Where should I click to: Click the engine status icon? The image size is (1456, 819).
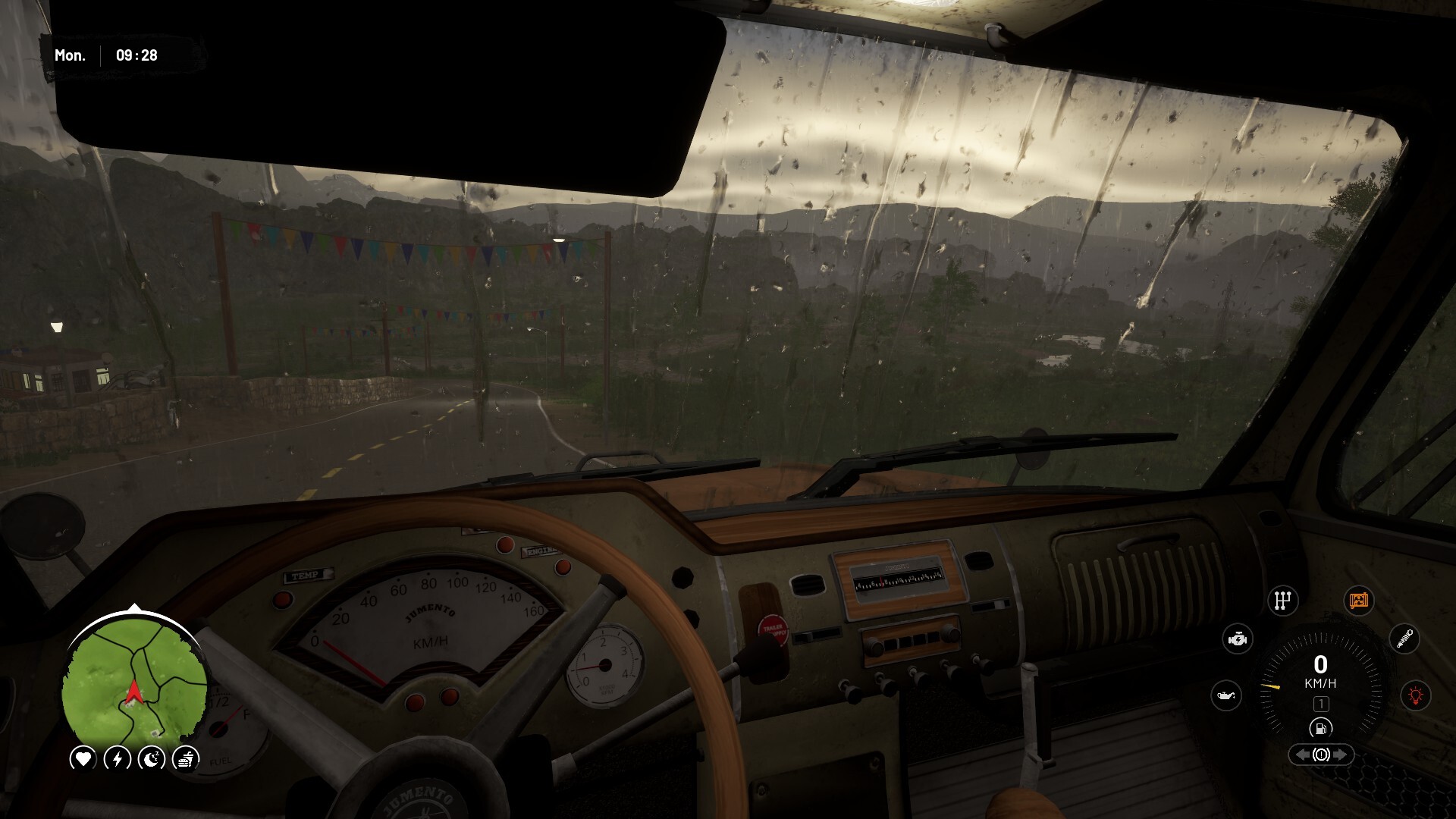pyautogui.click(x=1238, y=639)
